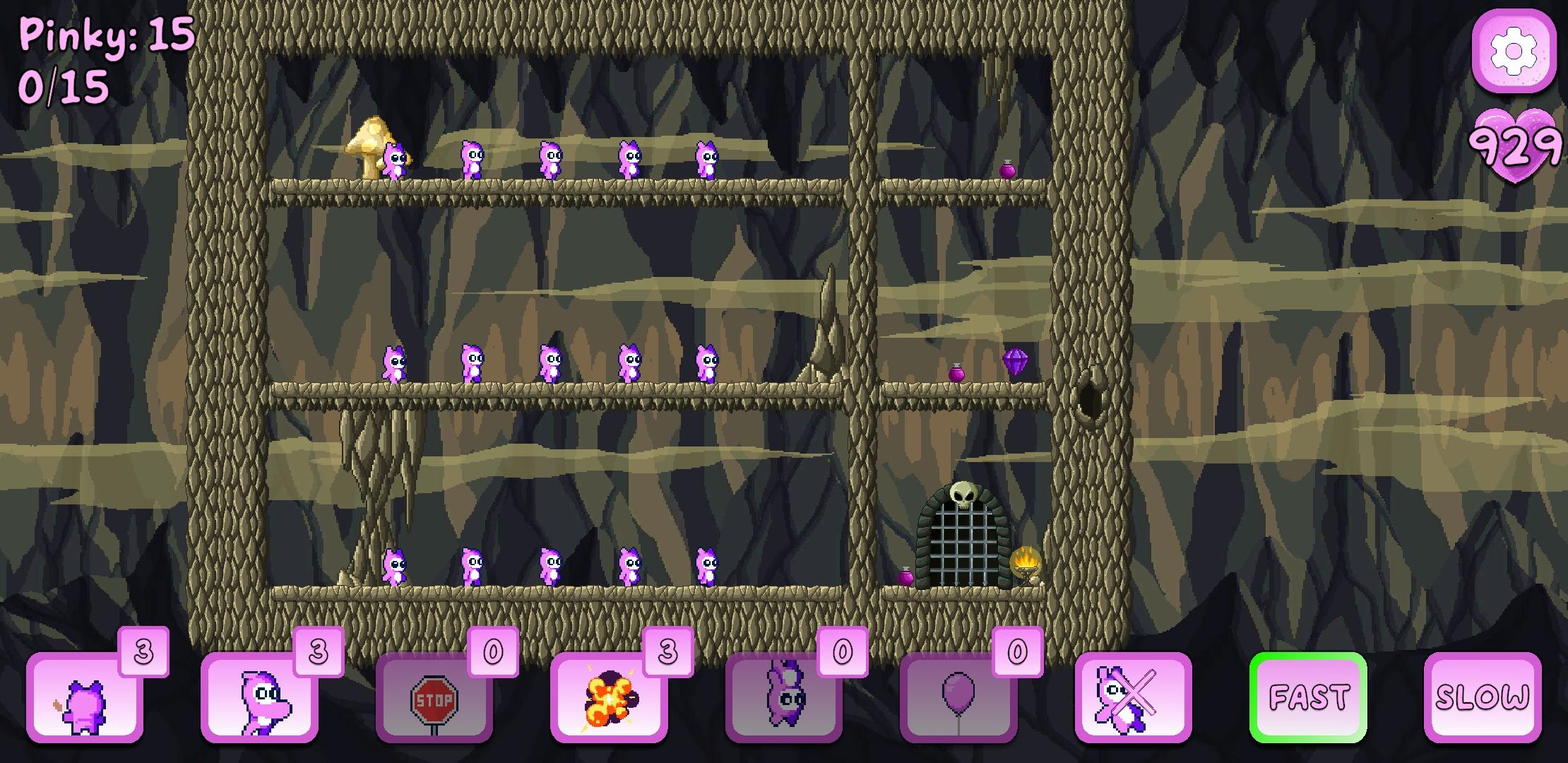Select the STOP sign blocker ability
1568x763 pixels.
(434, 699)
